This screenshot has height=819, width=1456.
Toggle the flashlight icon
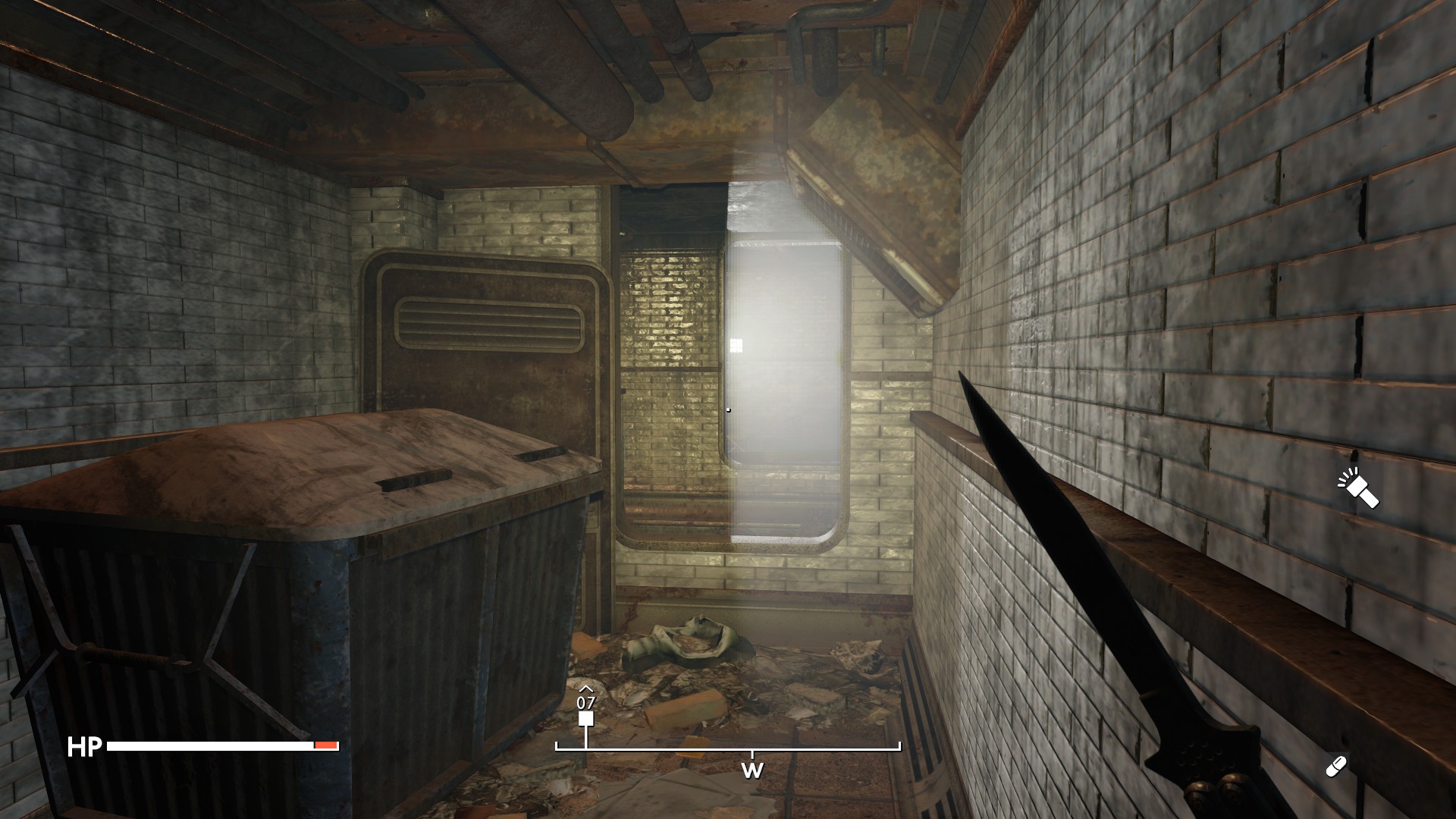click(x=1359, y=488)
